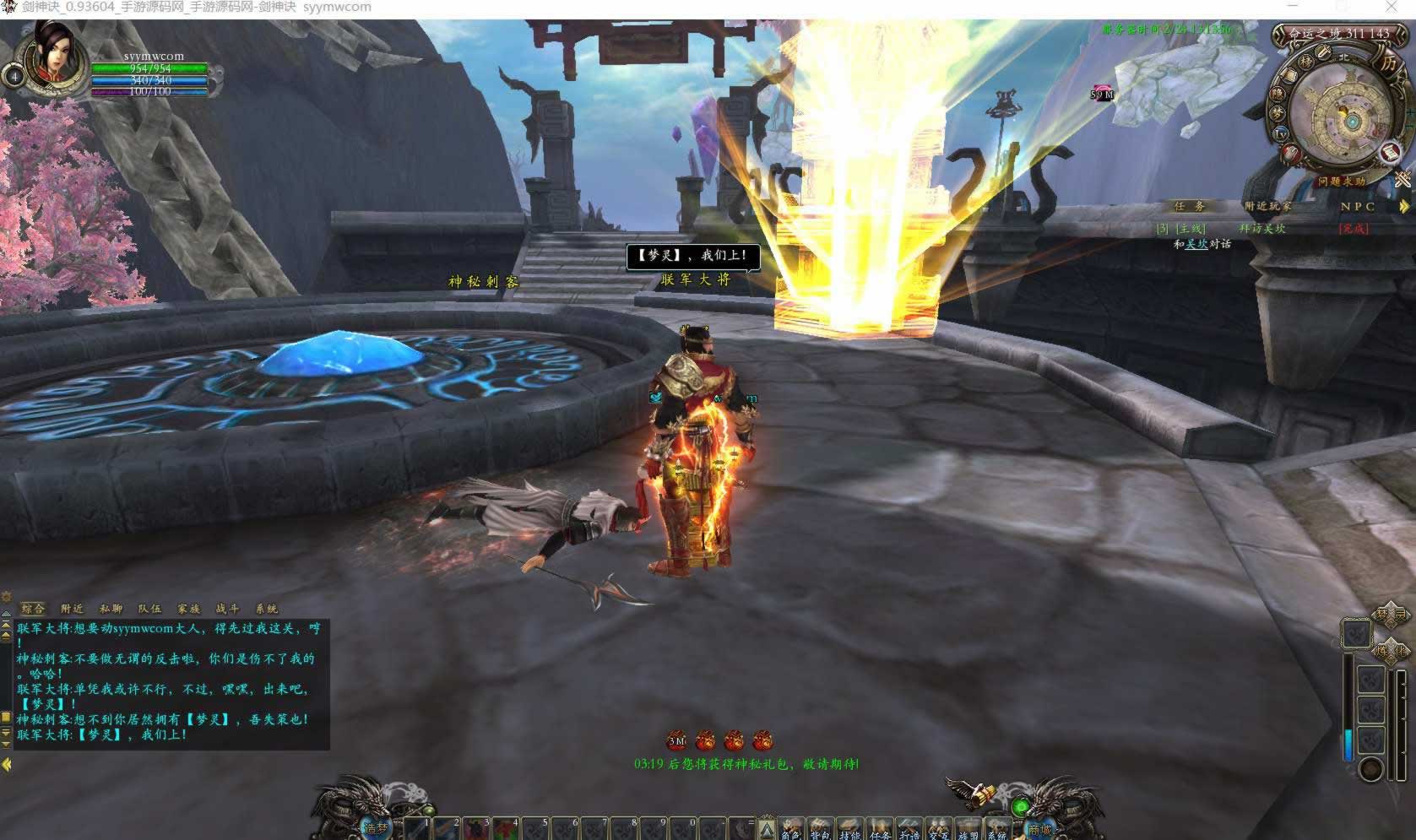Click the 吴坎 quest link
Screen dimensions: 1416x840
click(x=1196, y=244)
